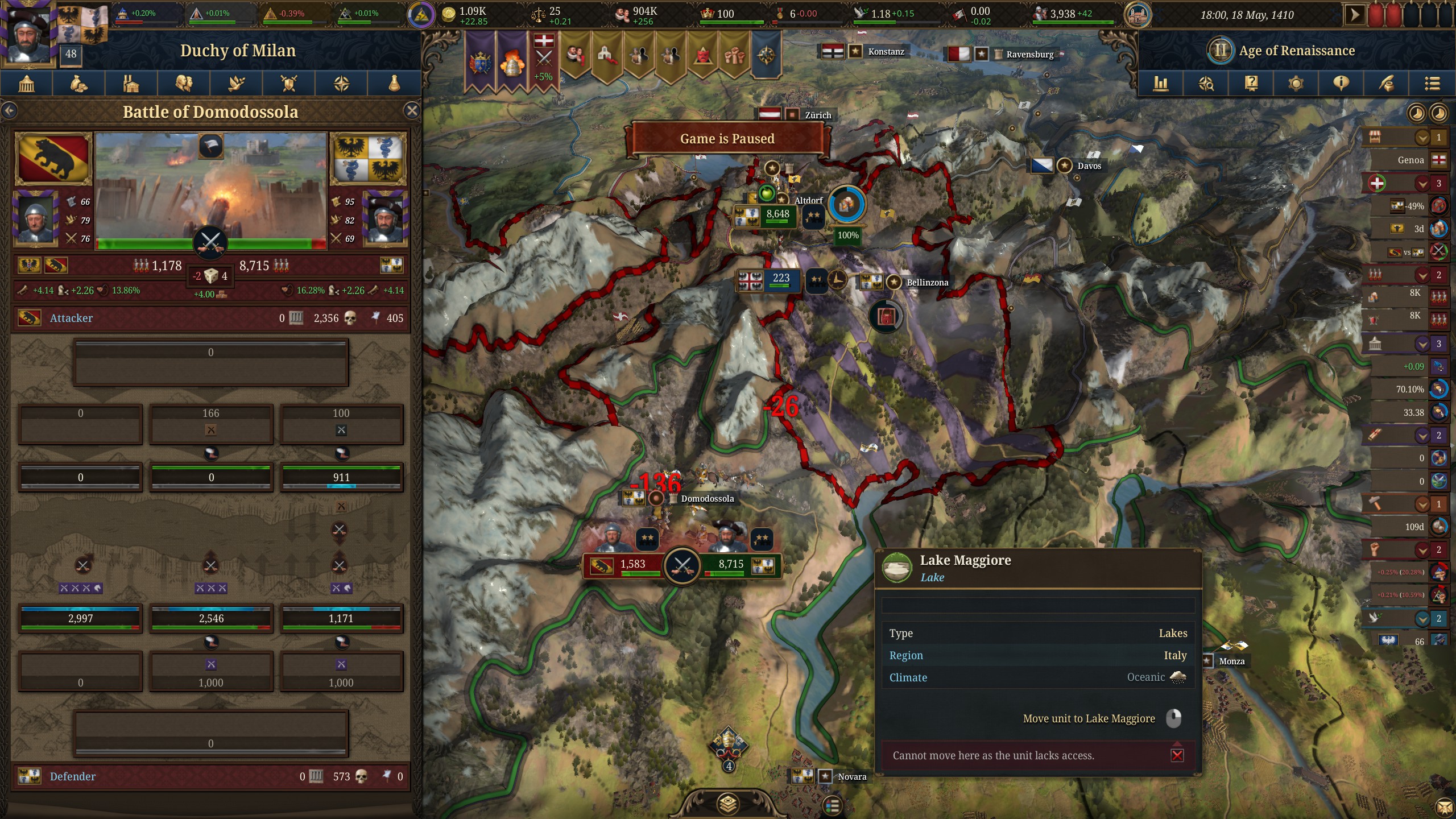The image size is (1456, 819).
Task: Select the Diplomacy dove icon
Action: click(x=237, y=84)
